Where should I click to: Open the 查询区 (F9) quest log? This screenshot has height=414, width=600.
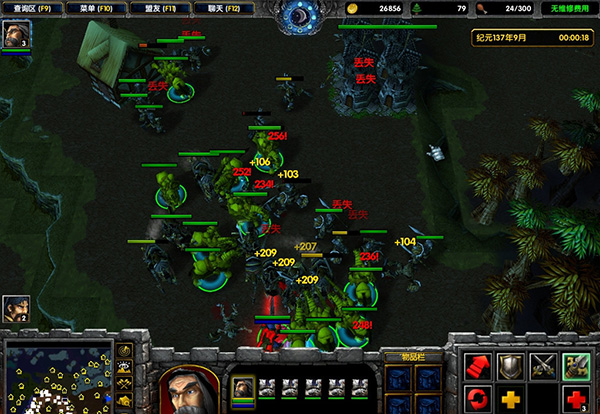tap(33, 7)
